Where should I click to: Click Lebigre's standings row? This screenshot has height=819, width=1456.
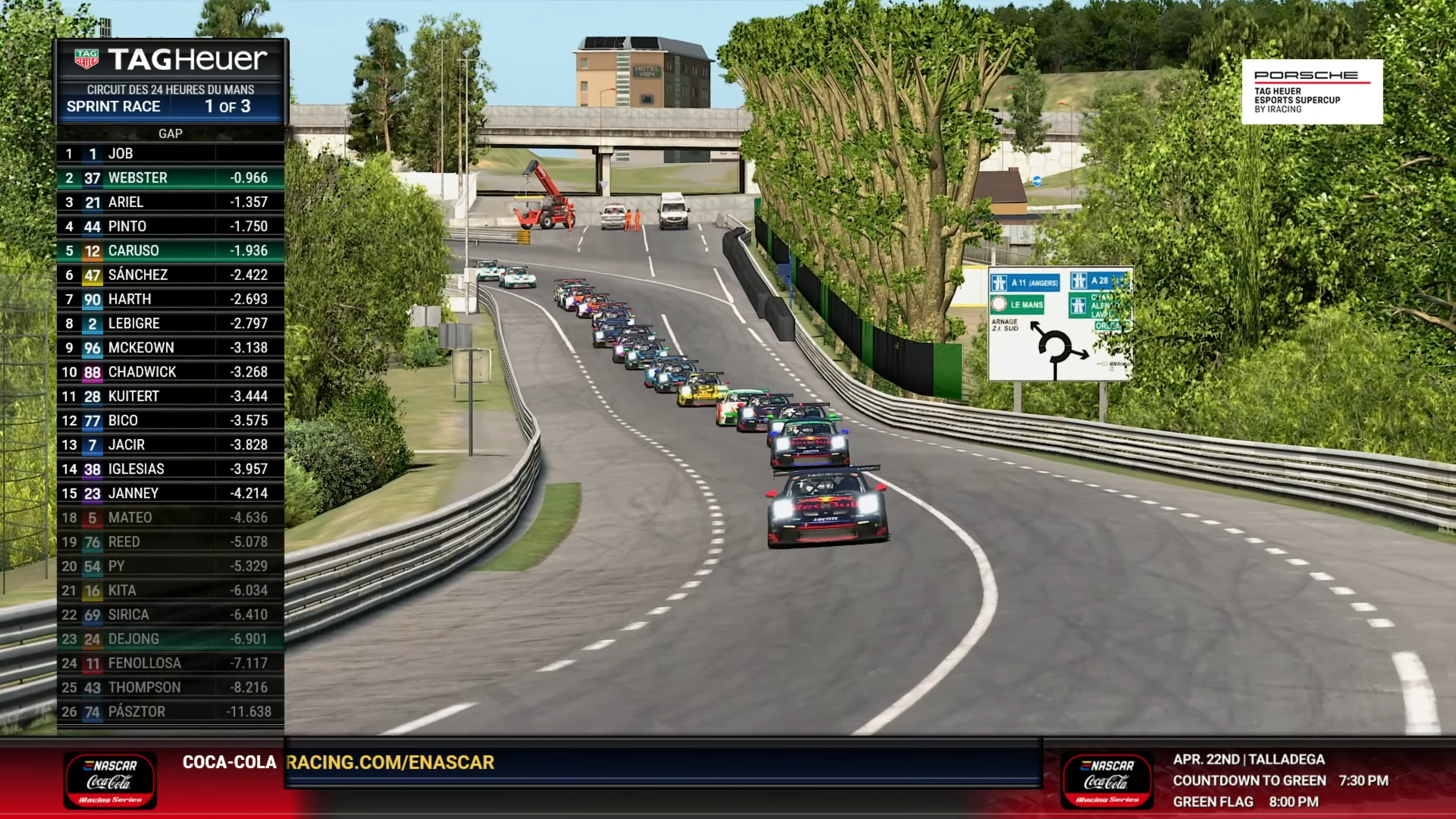(x=170, y=324)
